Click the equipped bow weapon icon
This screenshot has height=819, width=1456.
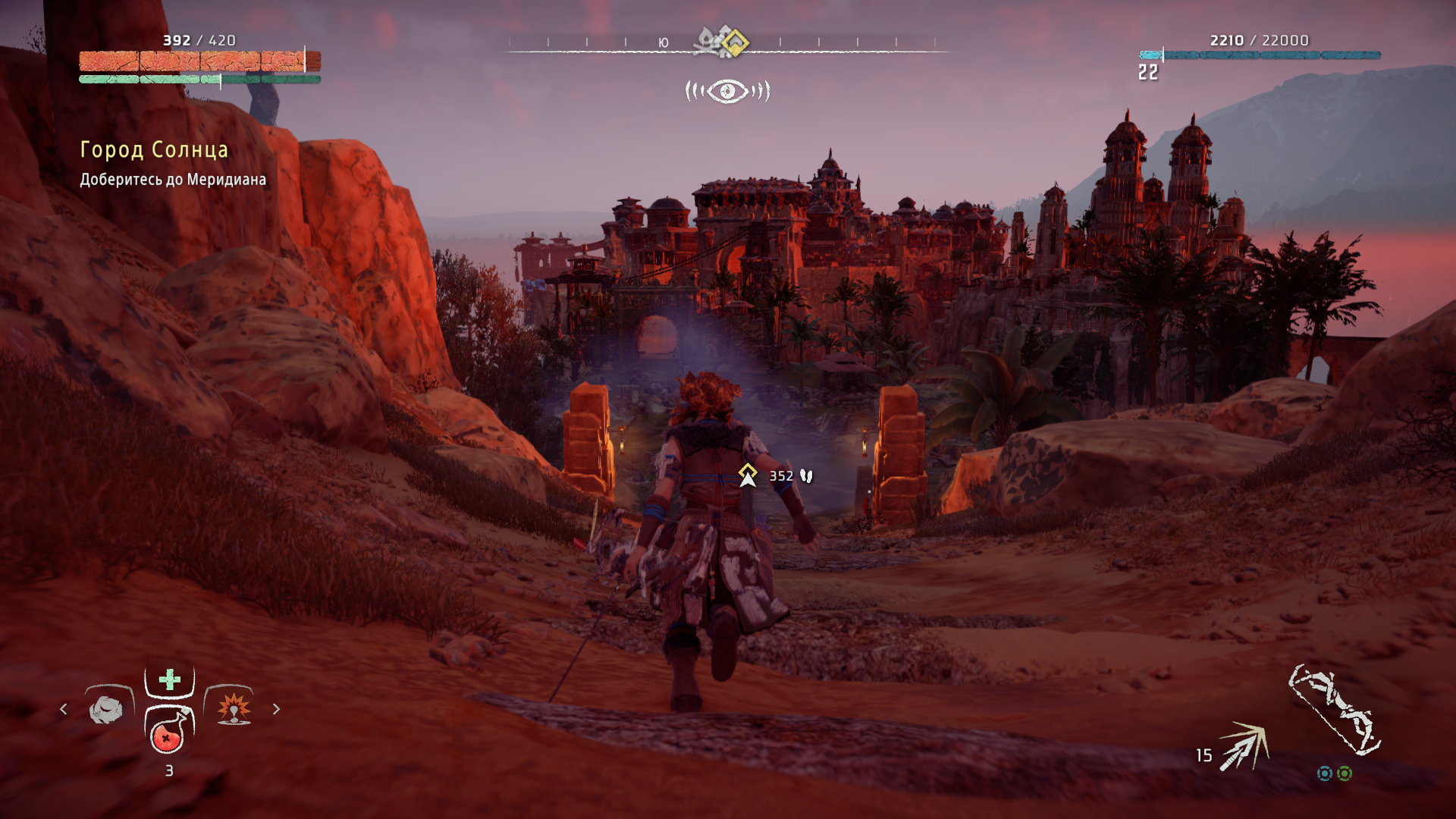(1335, 711)
